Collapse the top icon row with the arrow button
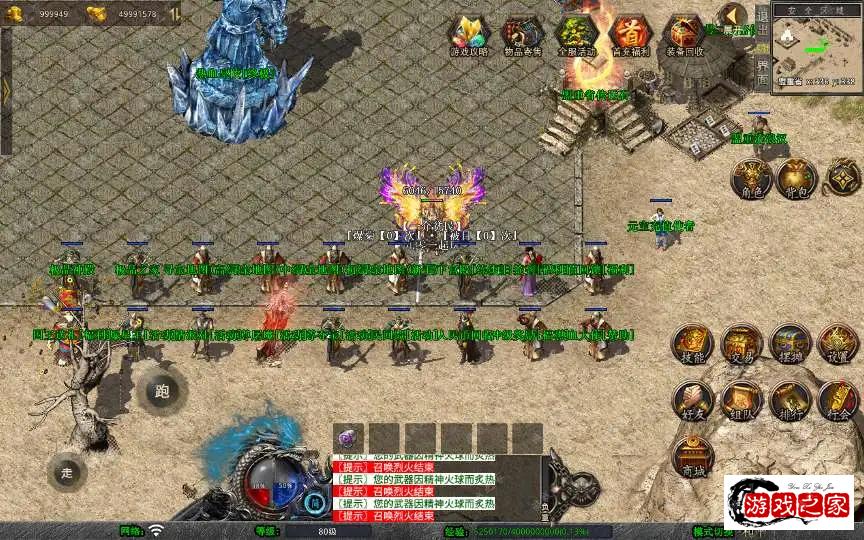This screenshot has height=540, width=864. 733,17
